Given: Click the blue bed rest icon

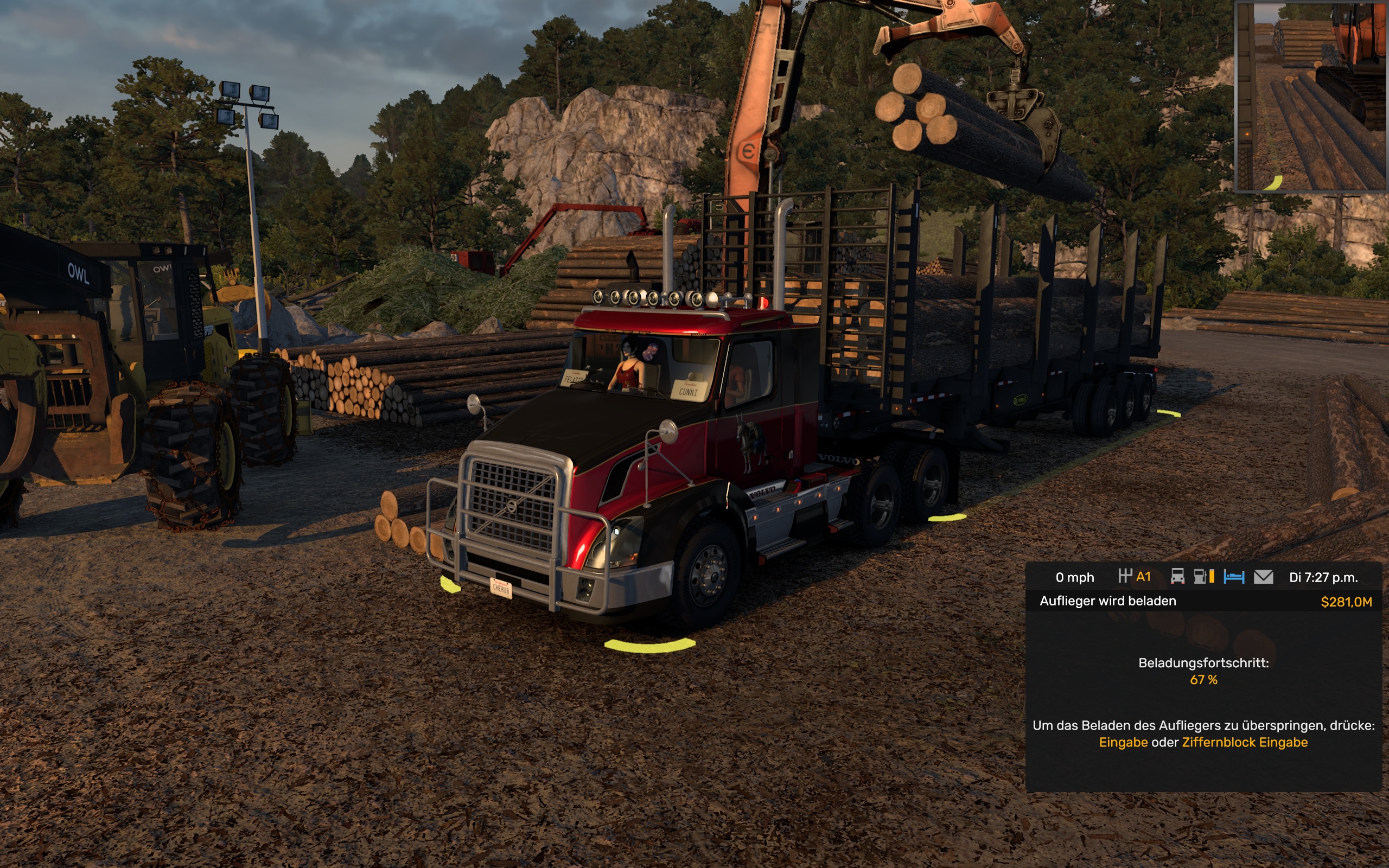Looking at the screenshot, I should click(x=1233, y=576).
